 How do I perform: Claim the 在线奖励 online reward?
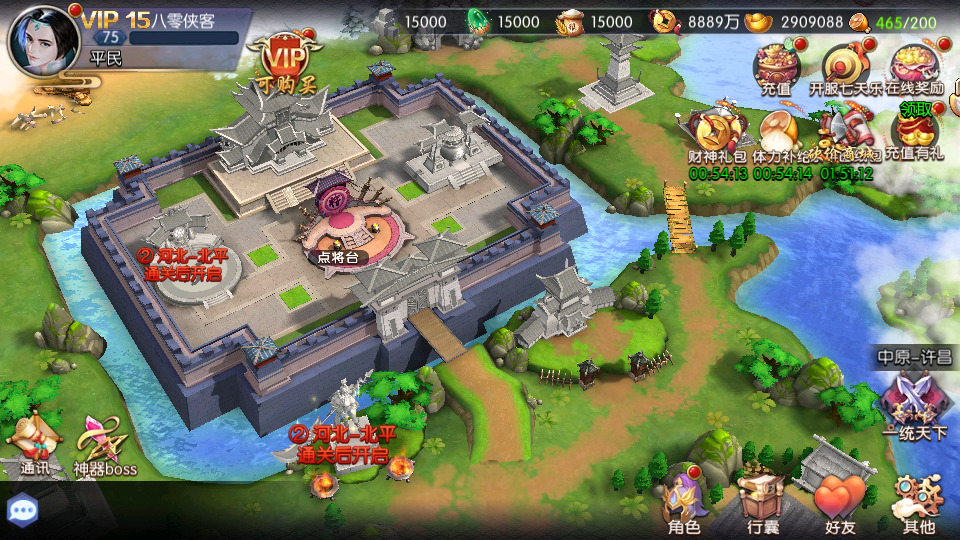tap(914, 68)
